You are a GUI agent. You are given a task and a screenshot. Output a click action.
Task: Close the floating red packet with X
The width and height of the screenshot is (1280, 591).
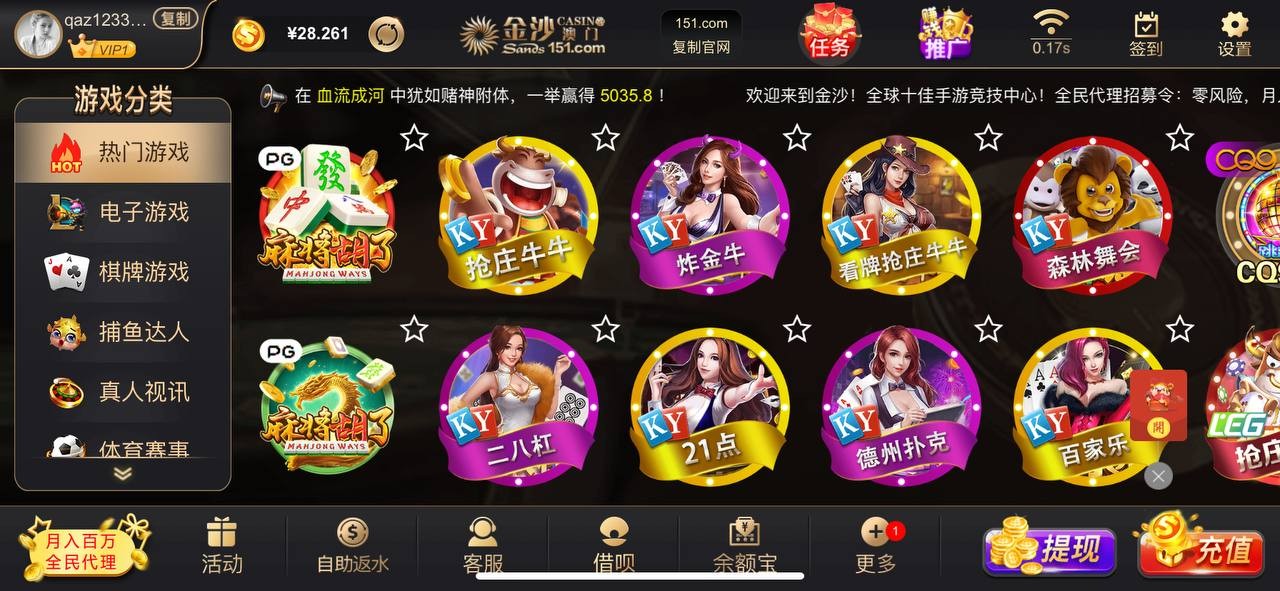click(1158, 476)
